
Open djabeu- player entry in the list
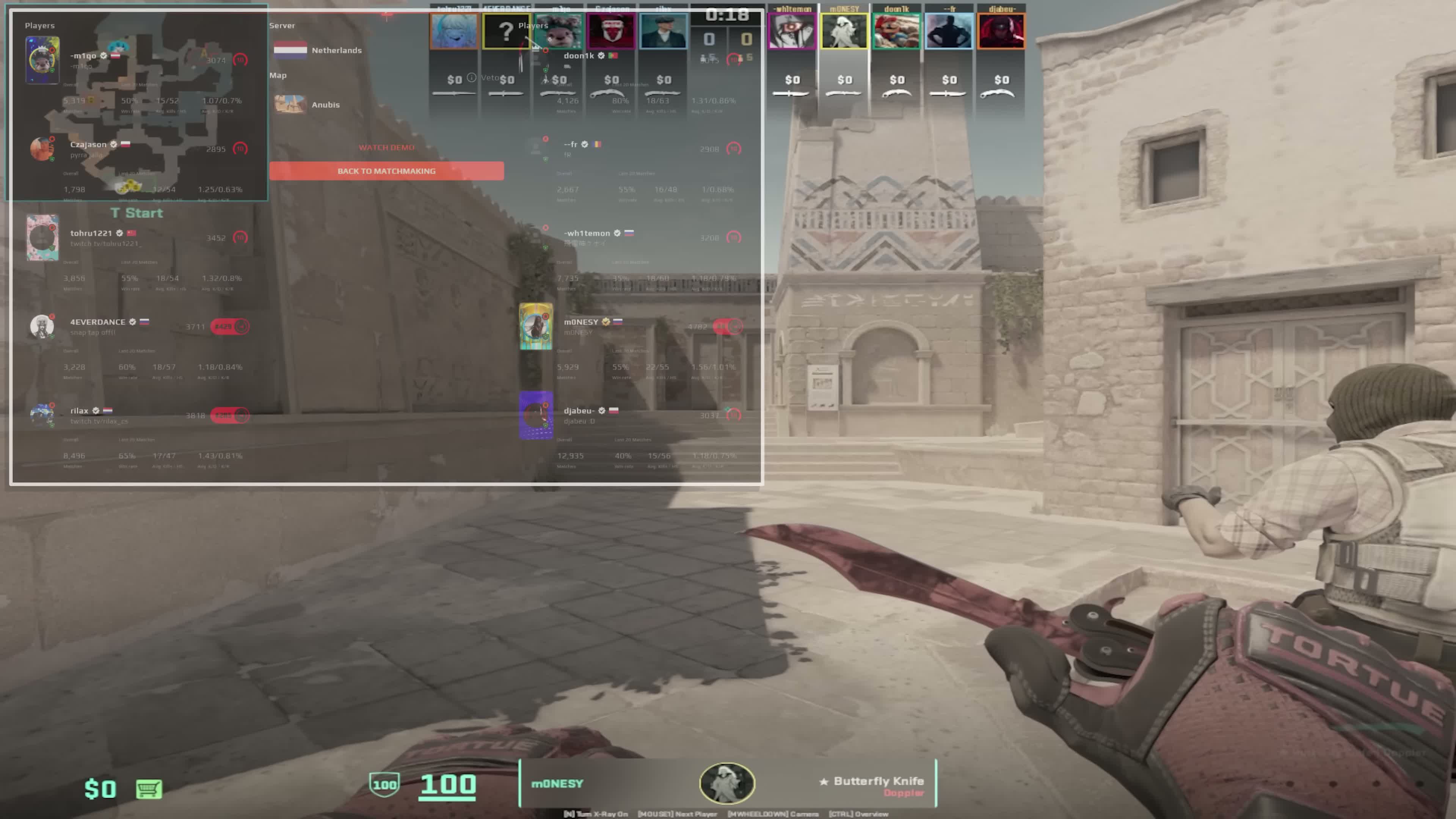pos(579,411)
